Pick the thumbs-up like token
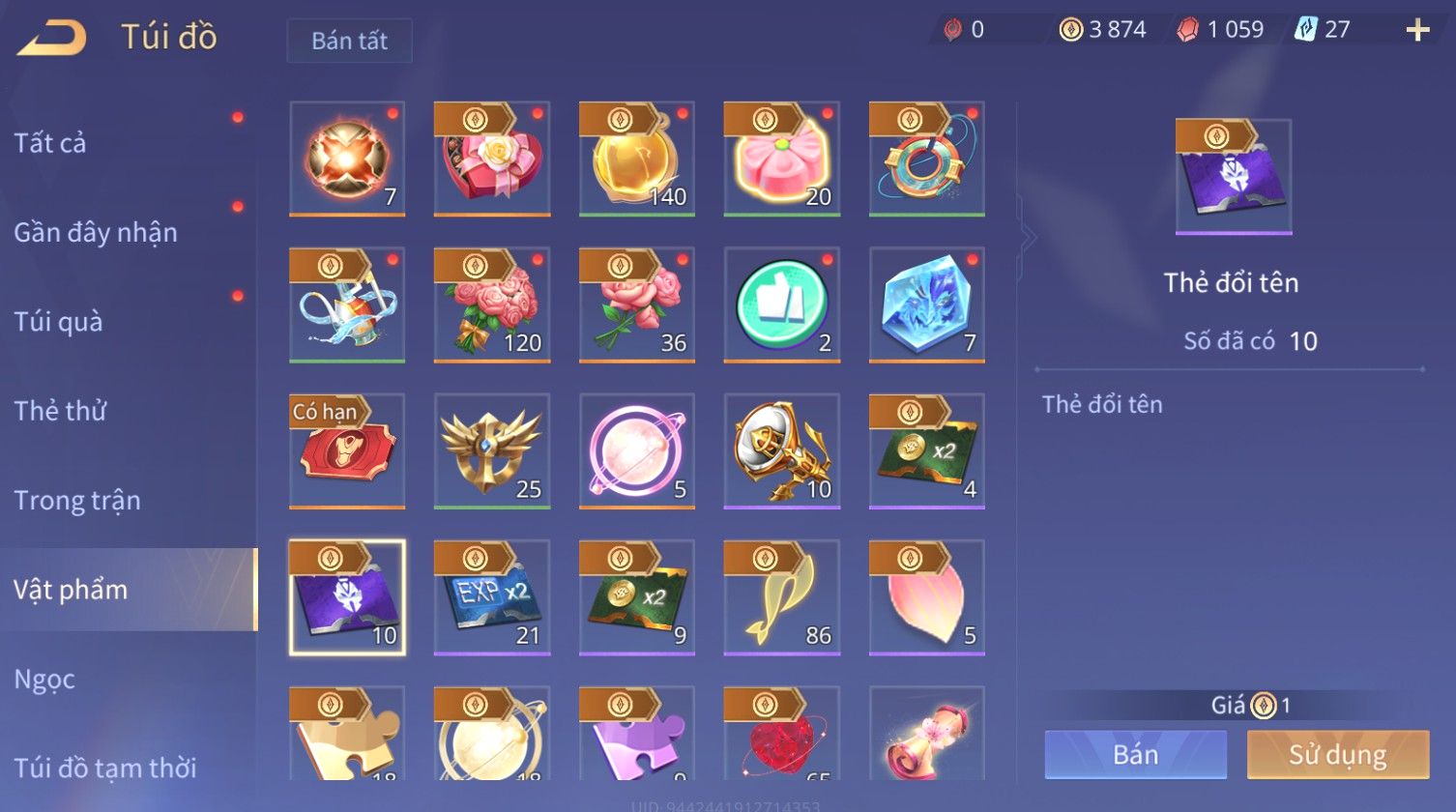1456x812 pixels. [x=782, y=304]
